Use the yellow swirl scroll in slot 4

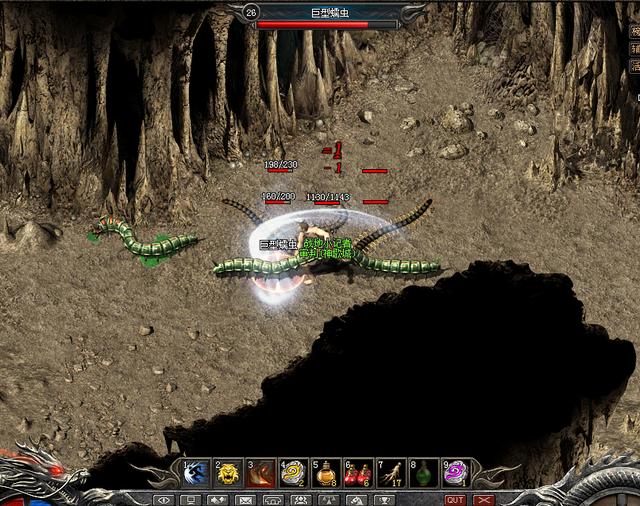293,473
